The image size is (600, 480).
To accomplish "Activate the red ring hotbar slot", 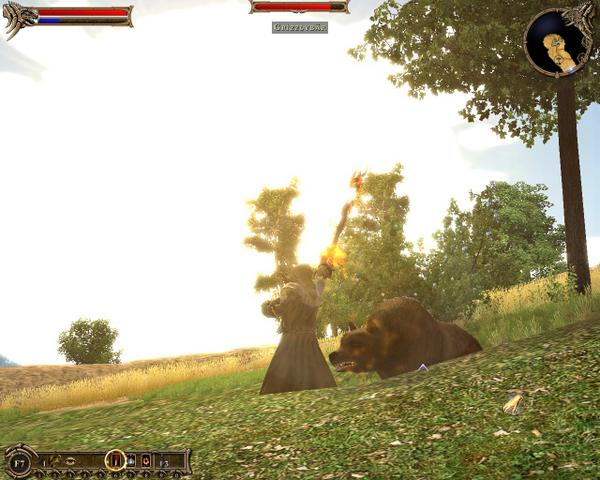I will point(146,460).
